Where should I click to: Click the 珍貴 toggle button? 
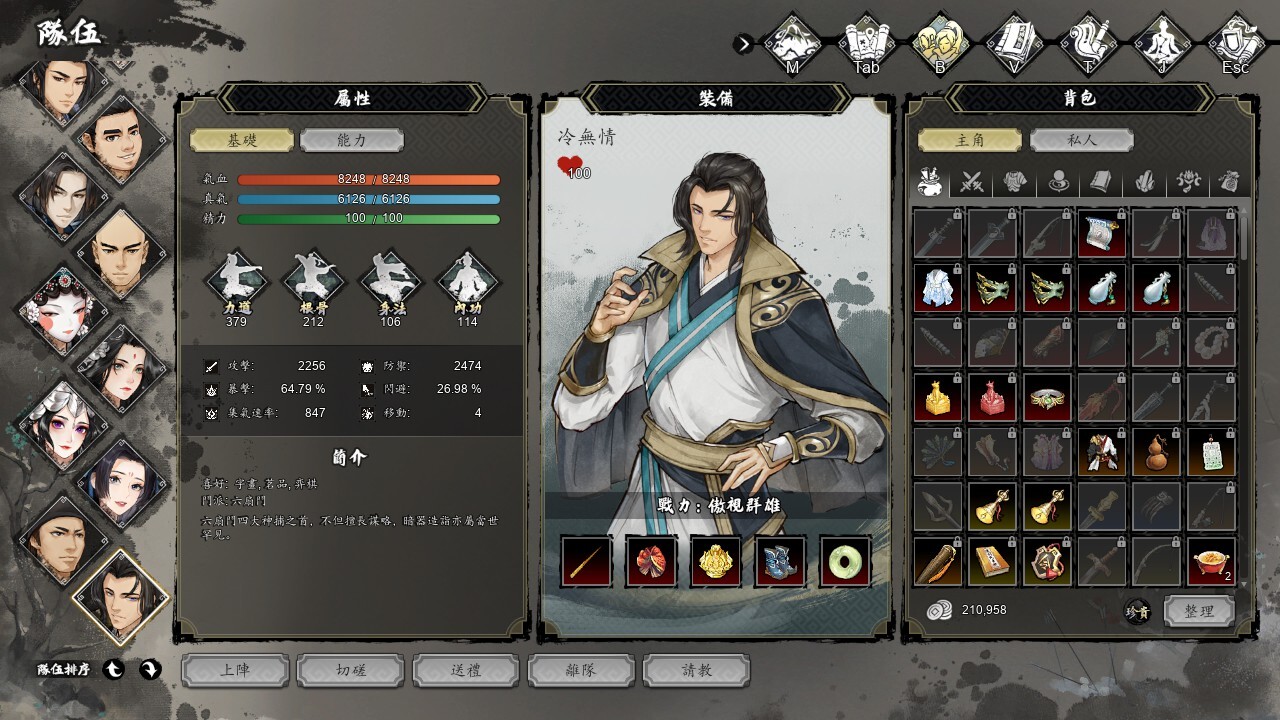pyautogui.click(x=1137, y=612)
